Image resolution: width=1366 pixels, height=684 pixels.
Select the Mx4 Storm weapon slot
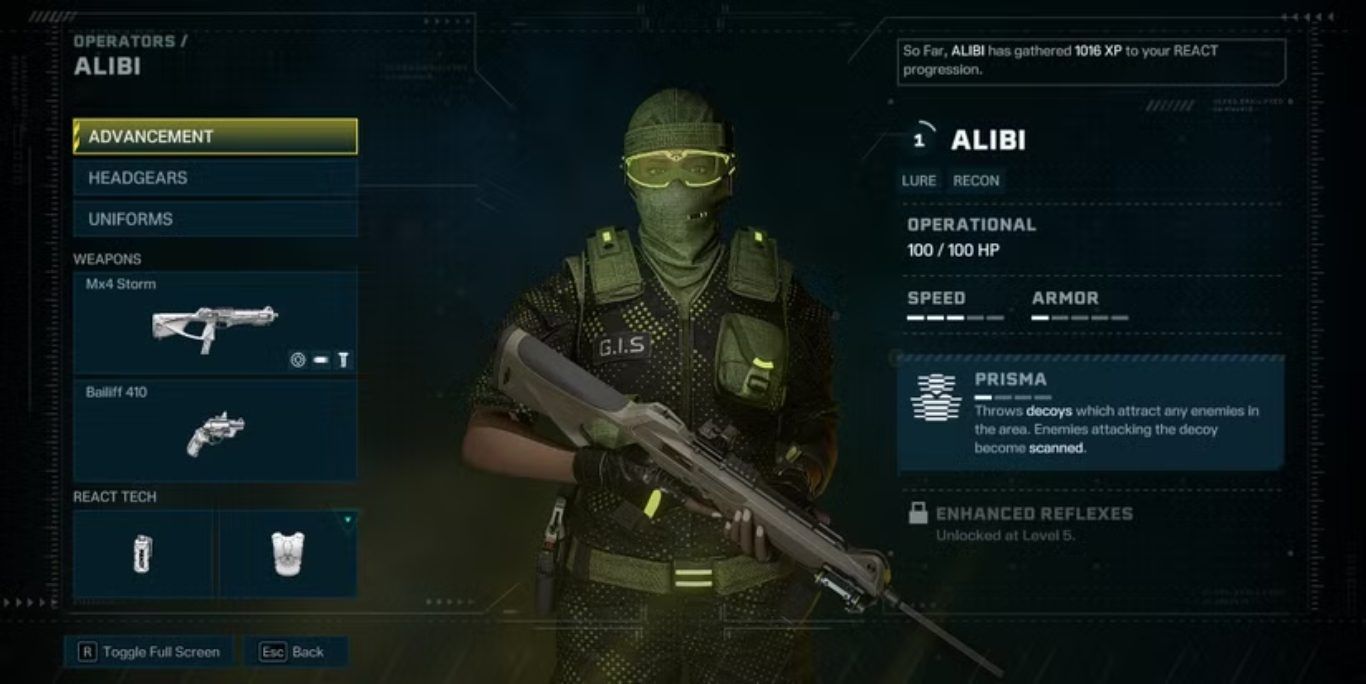pyautogui.click(x=215, y=323)
